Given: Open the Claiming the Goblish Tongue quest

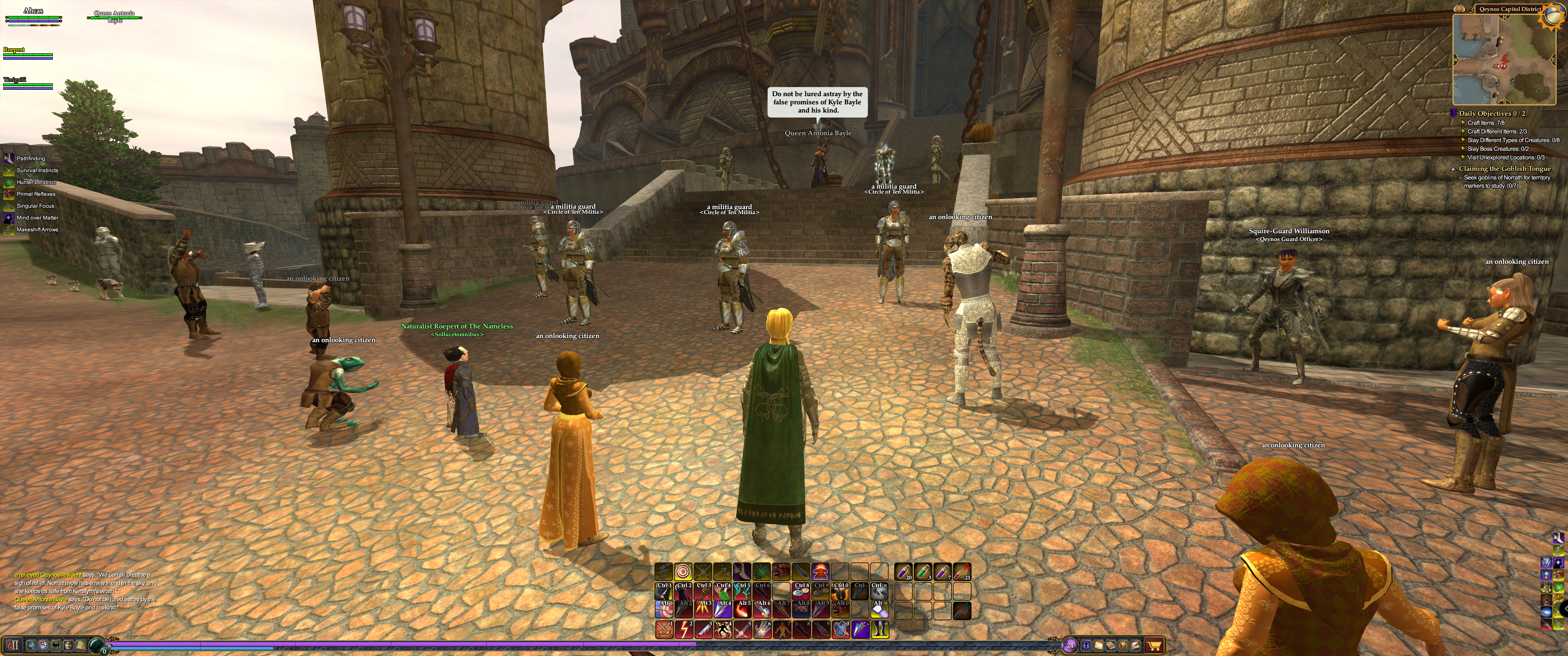Looking at the screenshot, I should point(1504,169).
